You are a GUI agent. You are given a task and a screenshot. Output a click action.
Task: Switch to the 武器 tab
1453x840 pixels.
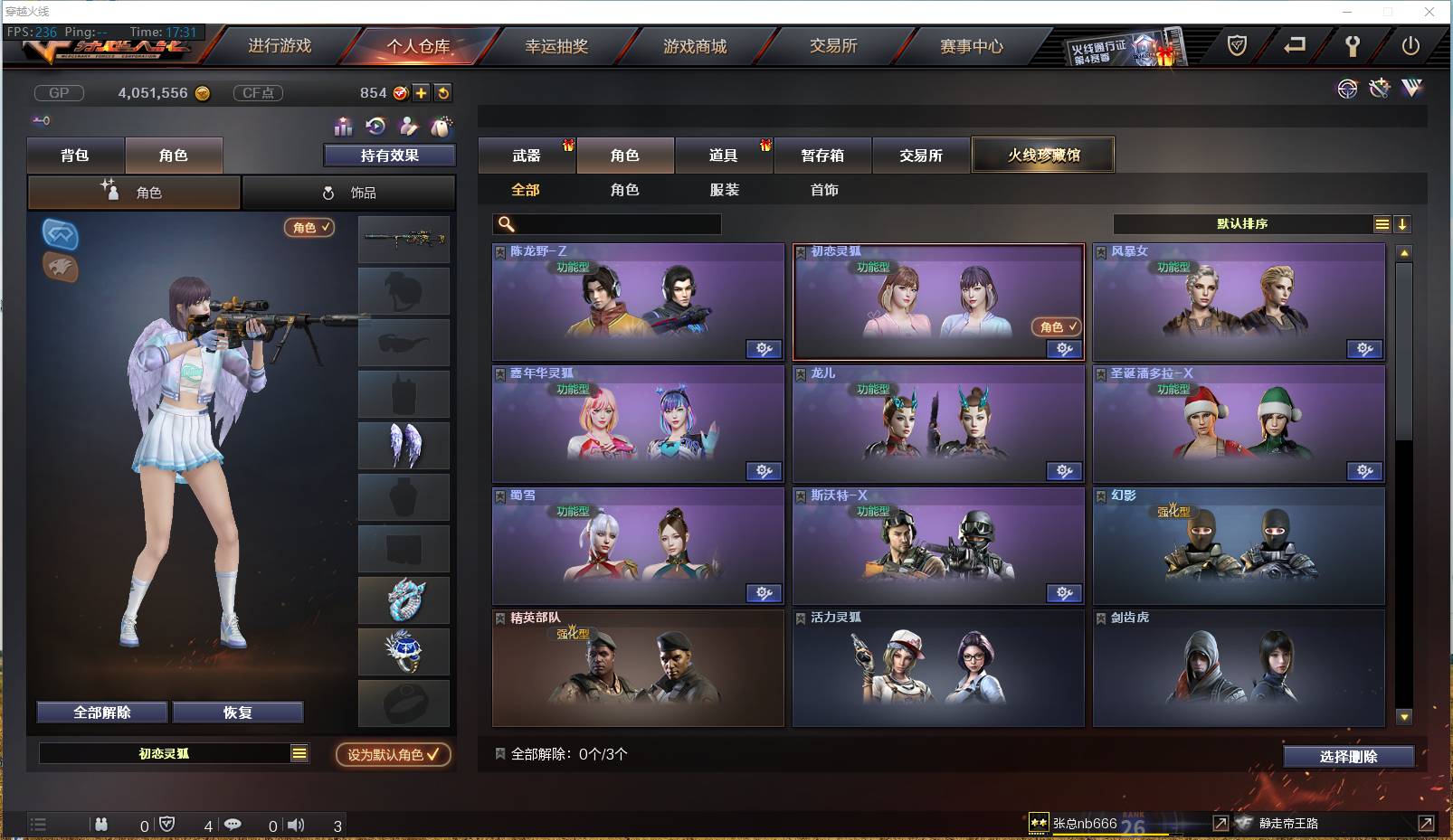[x=527, y=155]
